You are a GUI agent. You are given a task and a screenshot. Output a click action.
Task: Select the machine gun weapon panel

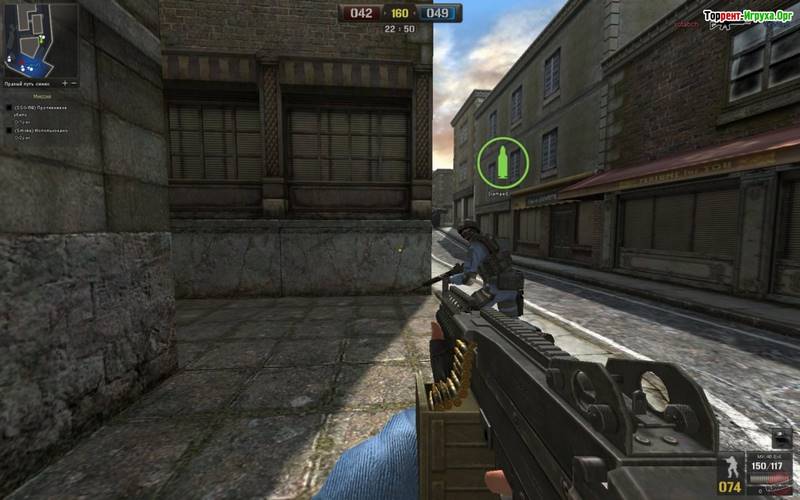[x=770, y=466]
